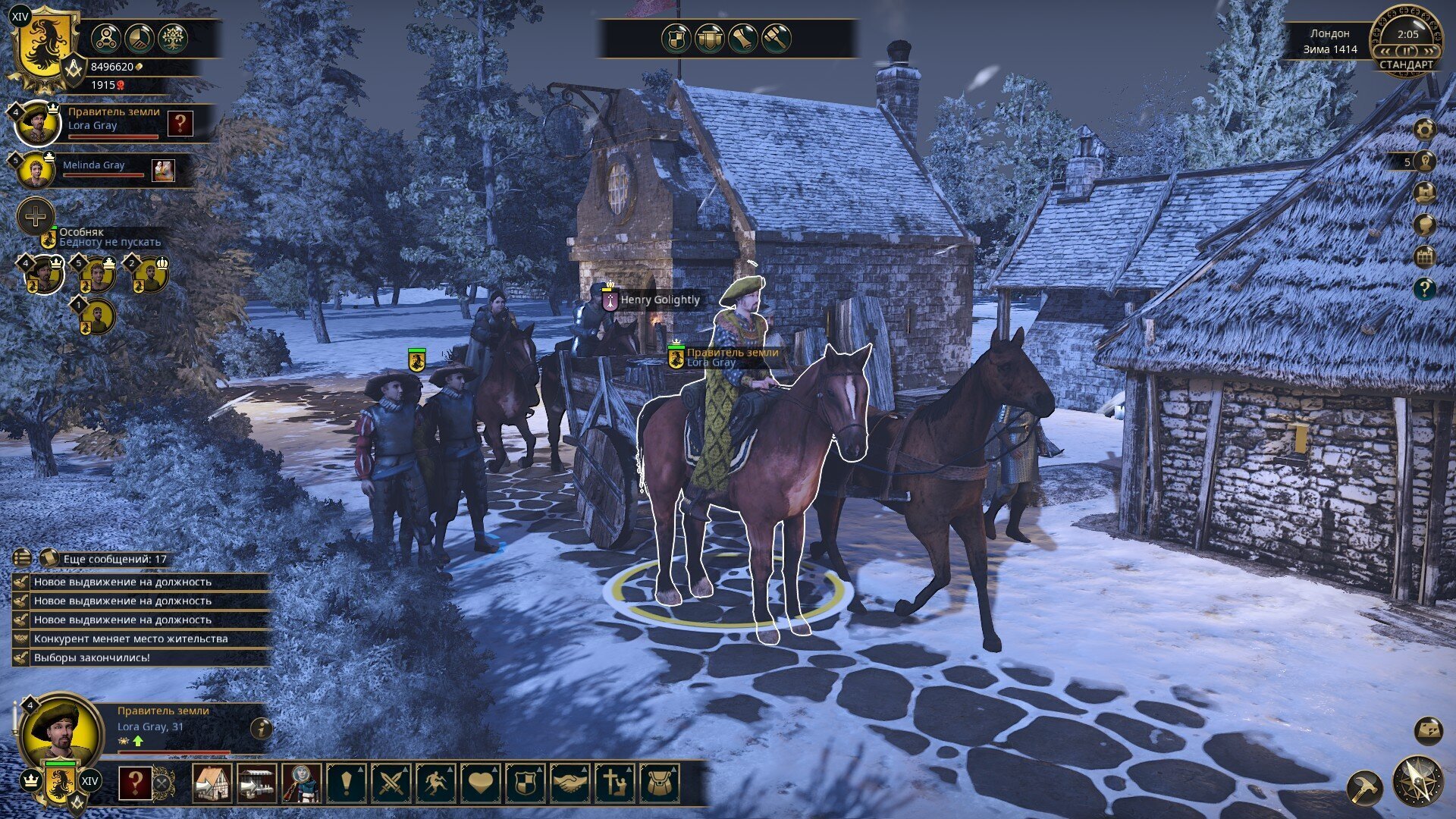
Task: Select the swords combat action in the action bar
Action: click(x=391, y=783)
